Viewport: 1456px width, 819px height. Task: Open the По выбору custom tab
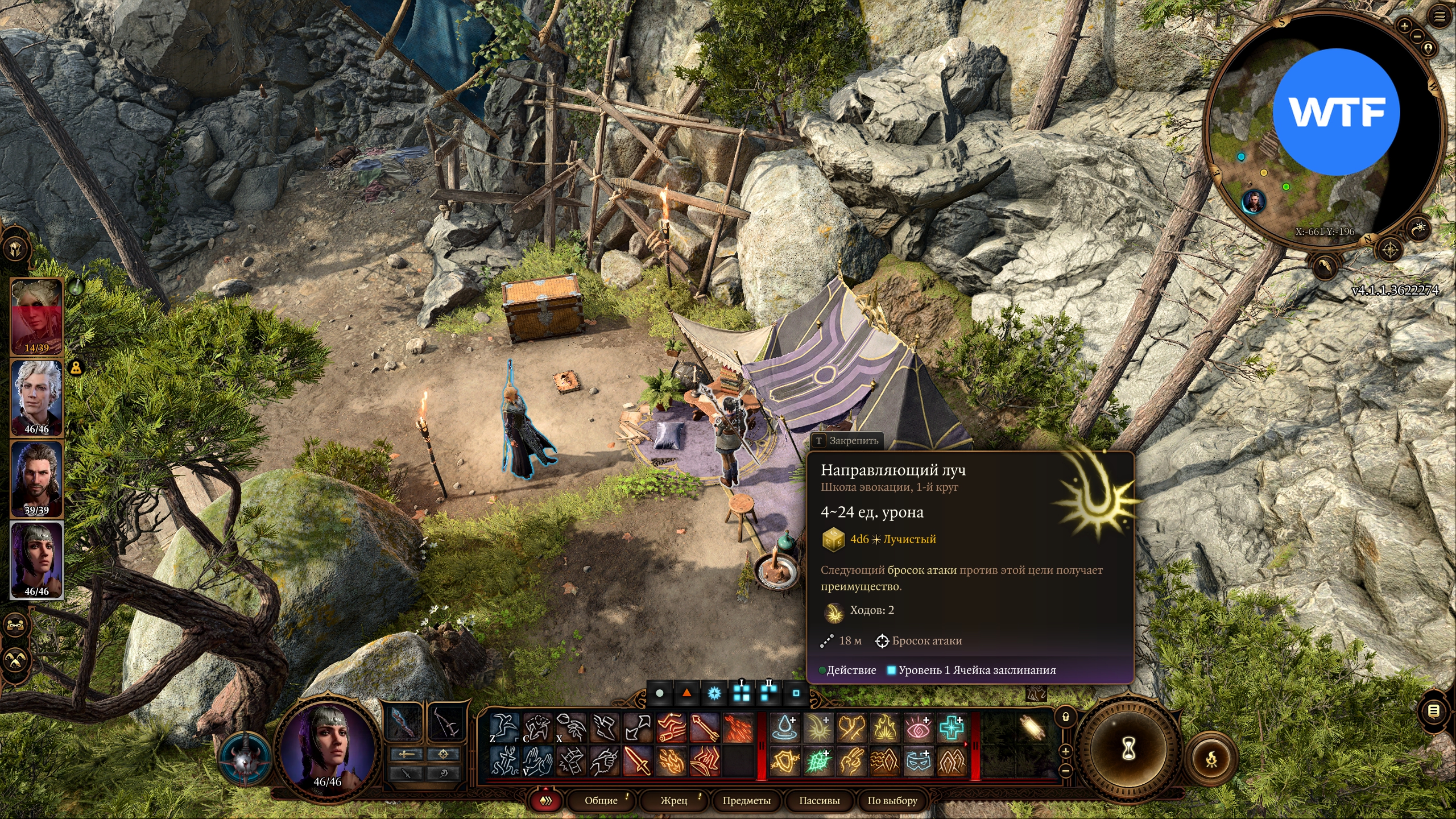click(892, 800)
